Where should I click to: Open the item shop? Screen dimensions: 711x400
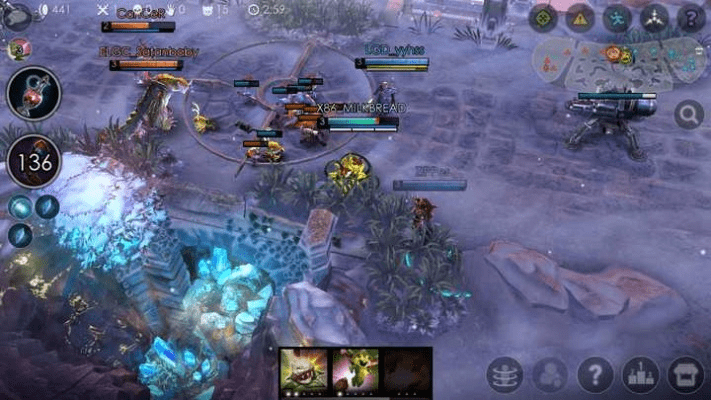coord(686,375)
